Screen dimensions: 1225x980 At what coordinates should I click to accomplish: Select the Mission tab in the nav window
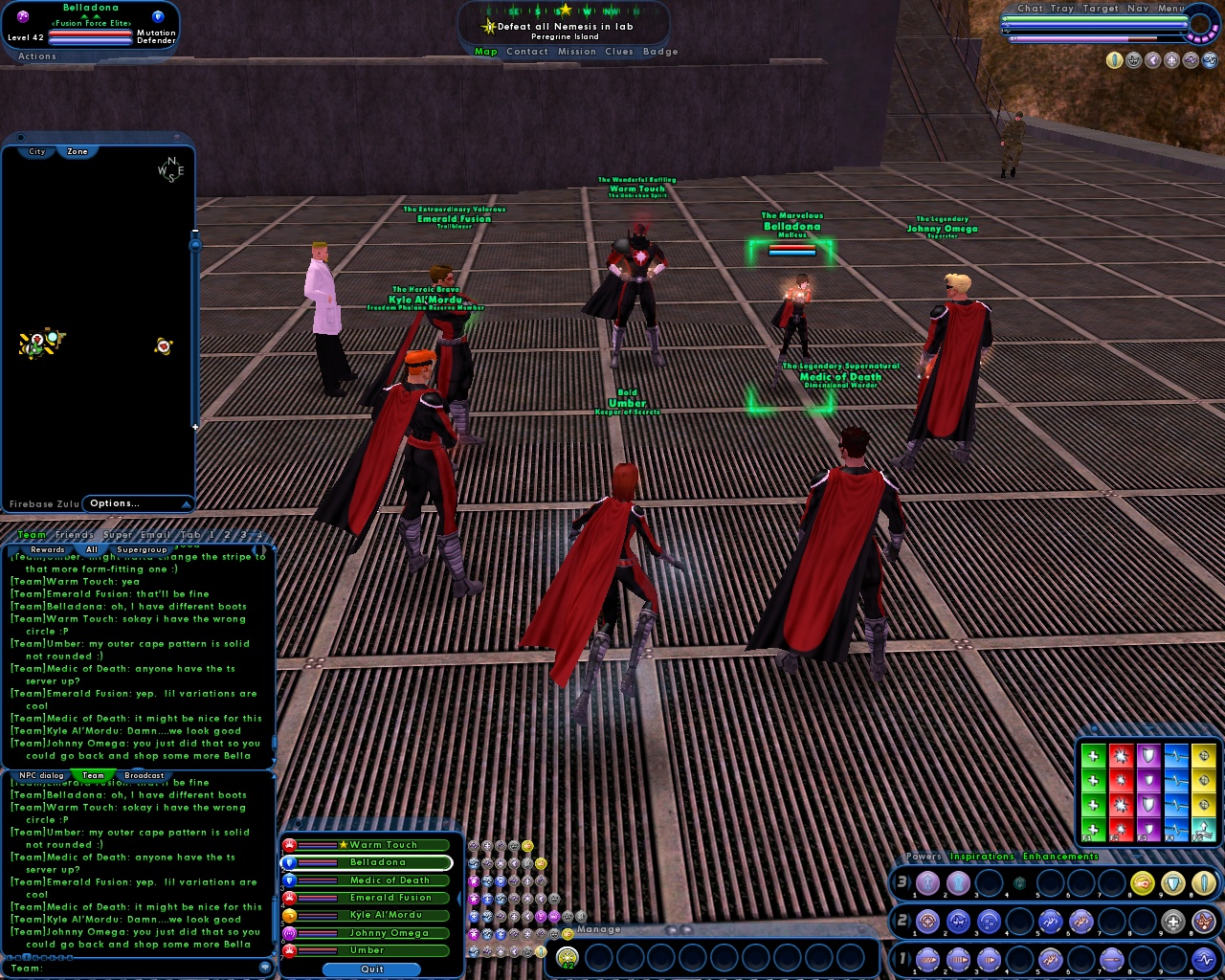[x=577, y=52]
